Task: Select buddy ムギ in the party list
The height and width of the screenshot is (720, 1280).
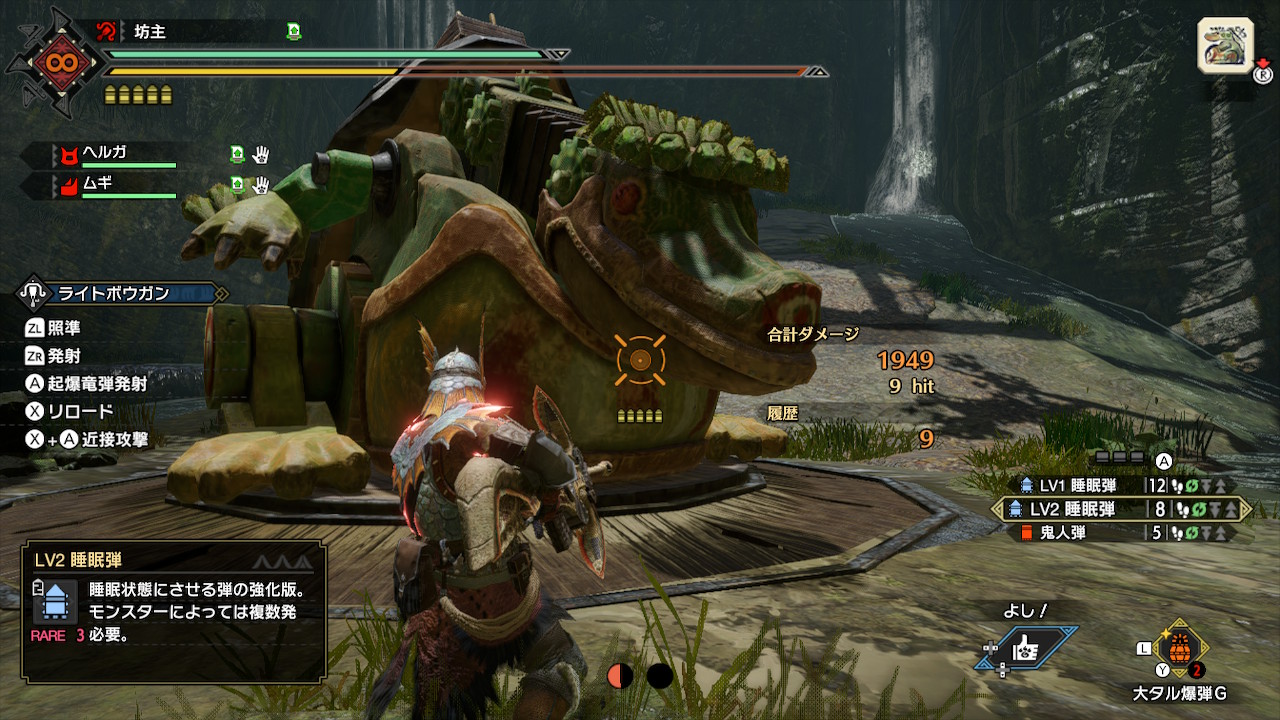Action: [x=98, y=184]
